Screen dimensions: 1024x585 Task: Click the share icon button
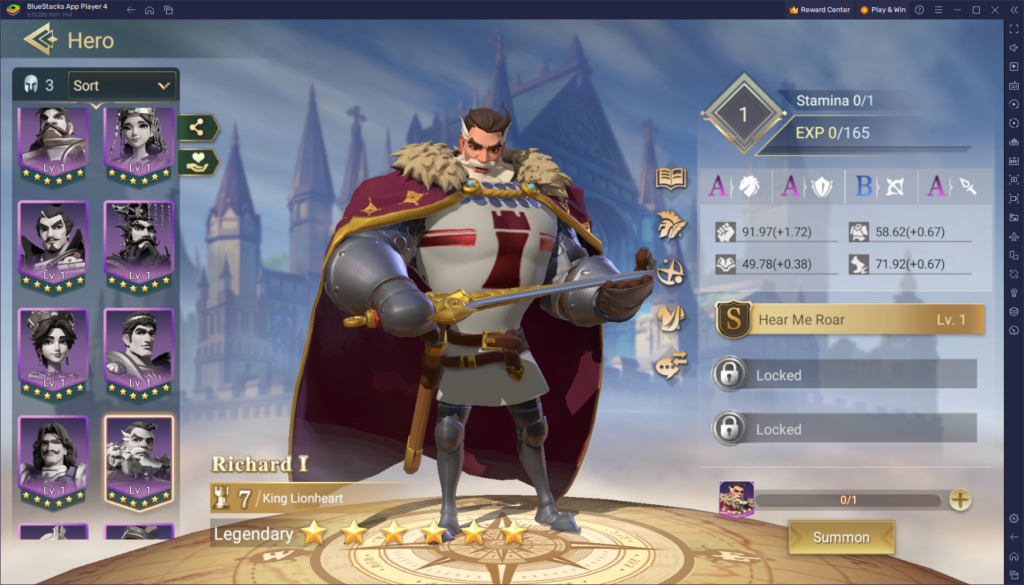click(x=198, y=128)
